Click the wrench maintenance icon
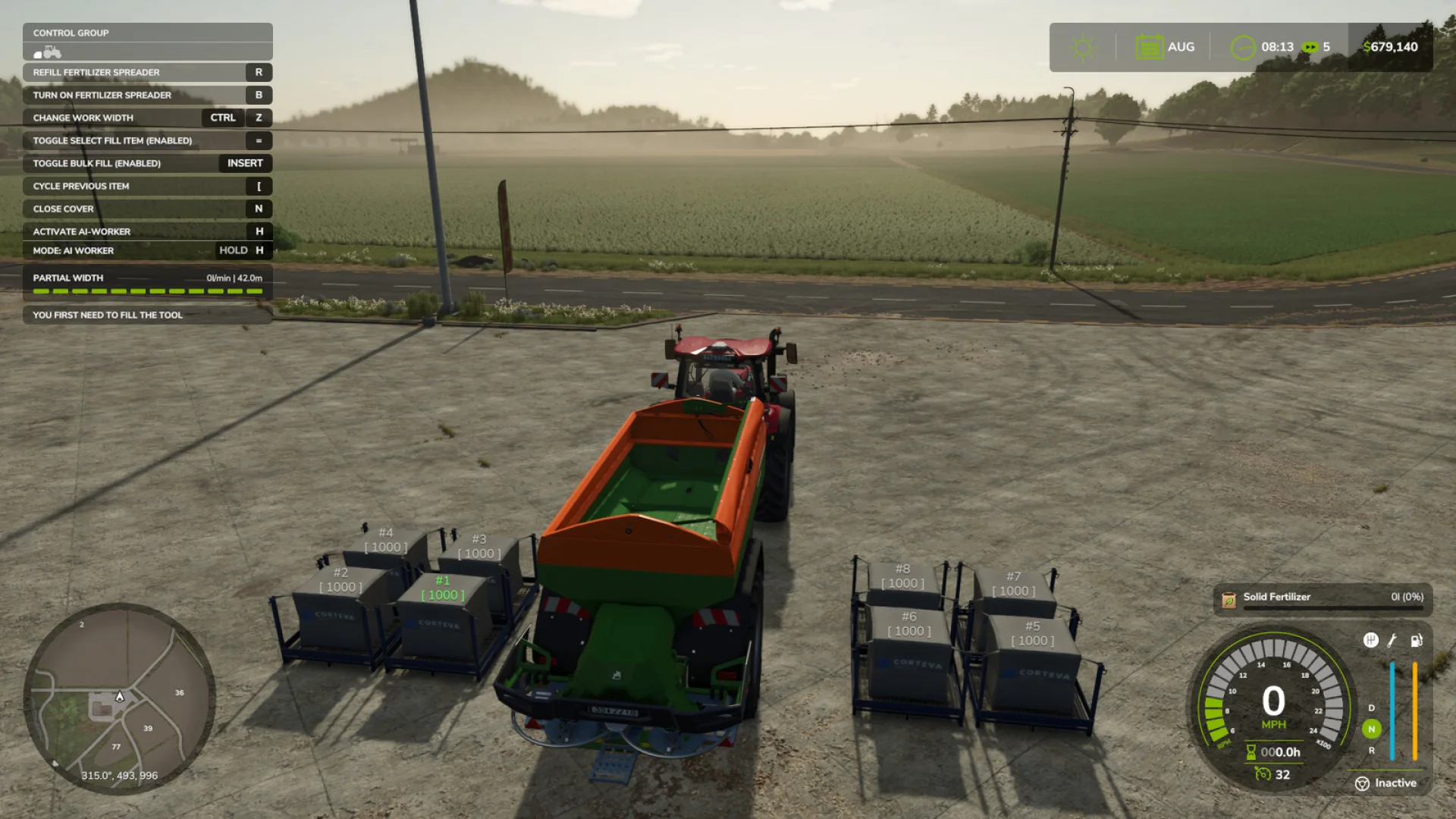Screen dimensions: 1456x819 1392,641
